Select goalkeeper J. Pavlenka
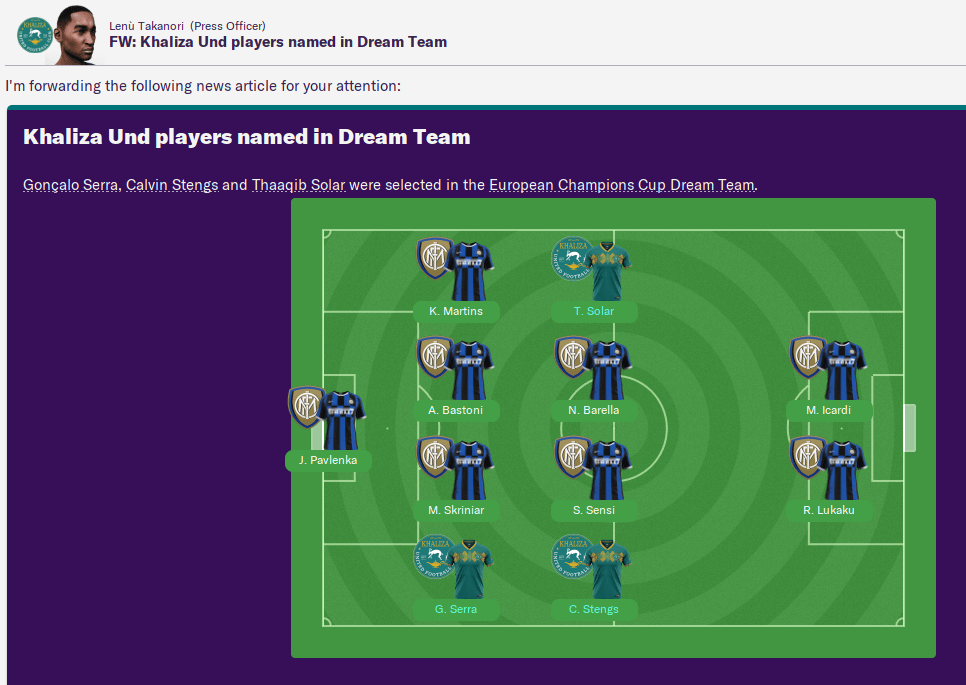The height and width of the screenshot is (685, 966). point(328,461)
